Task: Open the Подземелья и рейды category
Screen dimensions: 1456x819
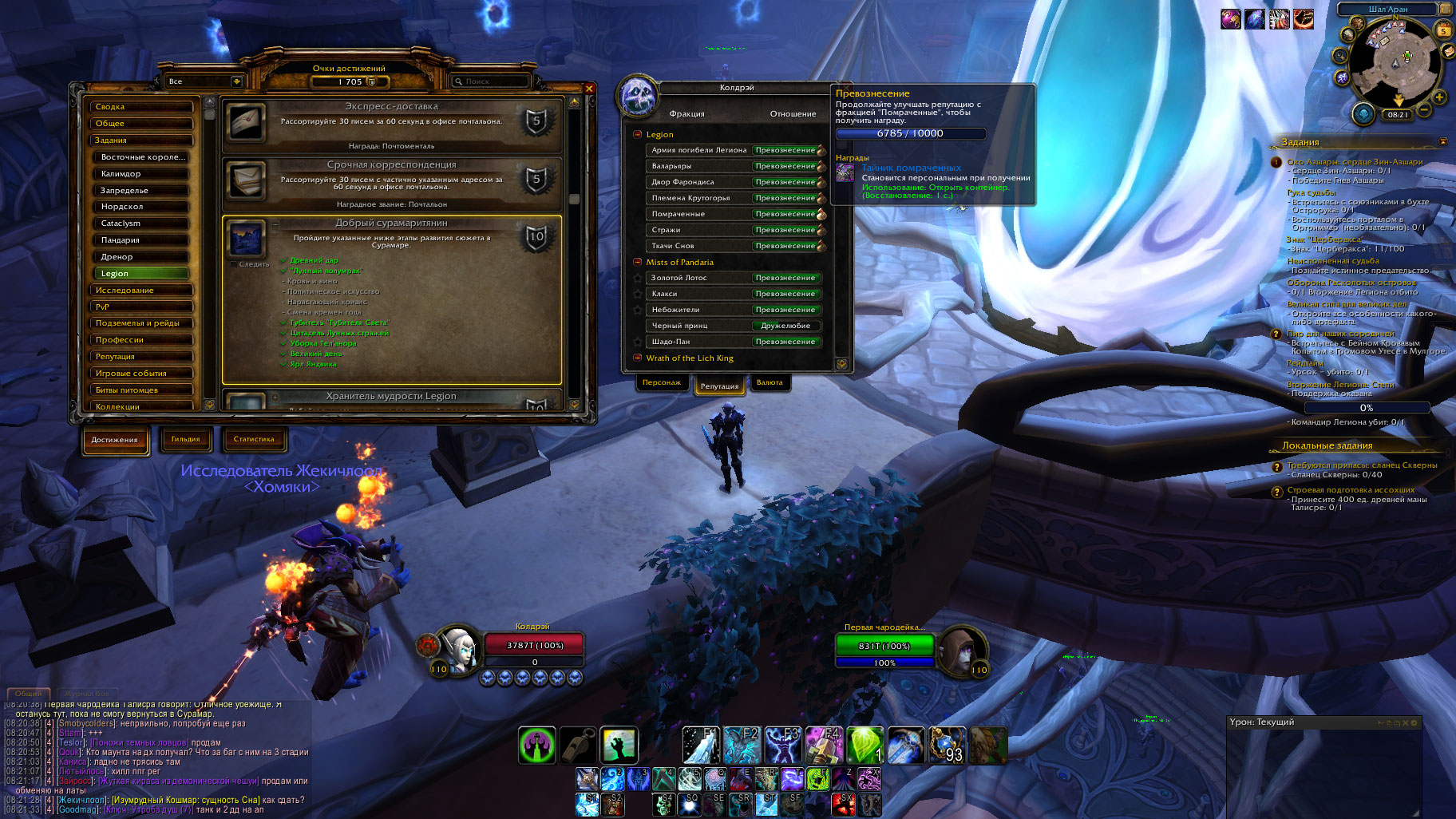Action: [142, 323]
